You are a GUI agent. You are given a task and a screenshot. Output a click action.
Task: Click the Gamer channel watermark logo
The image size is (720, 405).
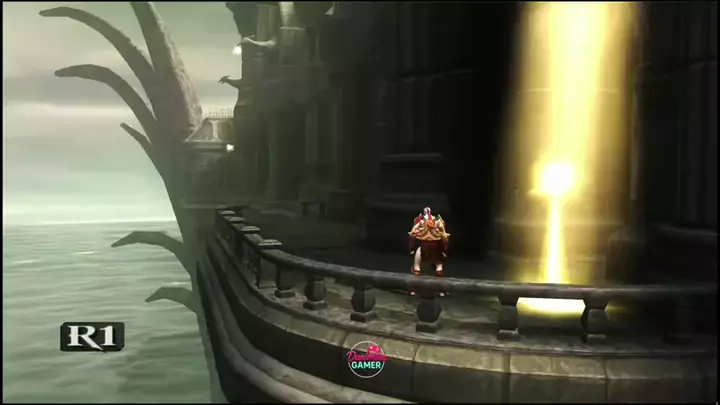pos(366,358)
